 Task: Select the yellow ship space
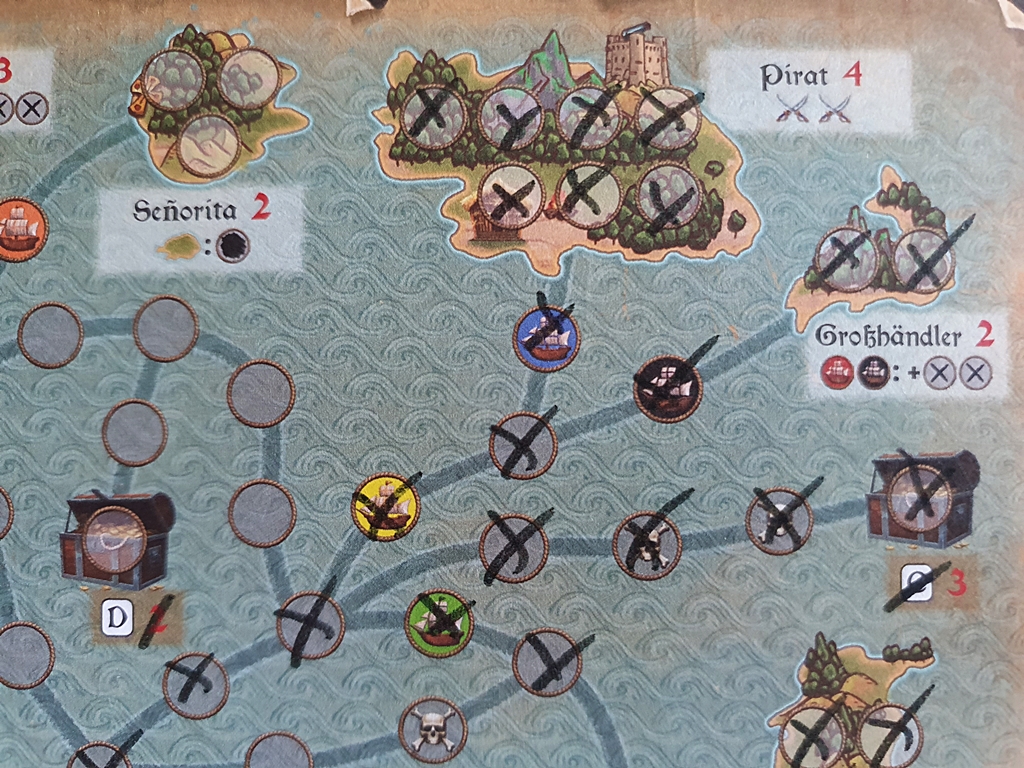click(x=385, y=507)
